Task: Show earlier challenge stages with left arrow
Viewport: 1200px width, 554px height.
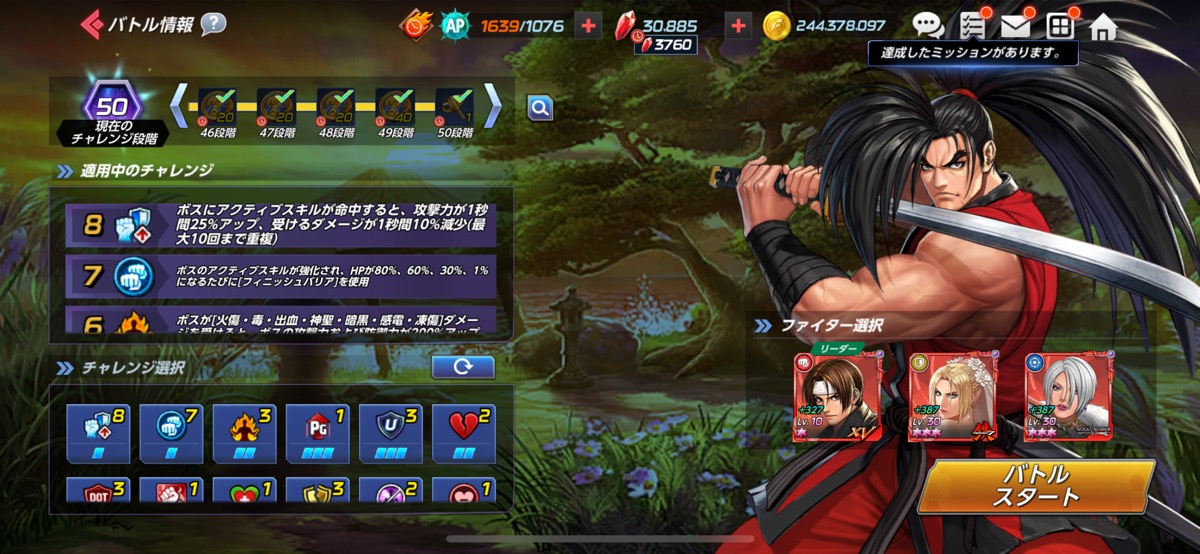Action: 179,103
